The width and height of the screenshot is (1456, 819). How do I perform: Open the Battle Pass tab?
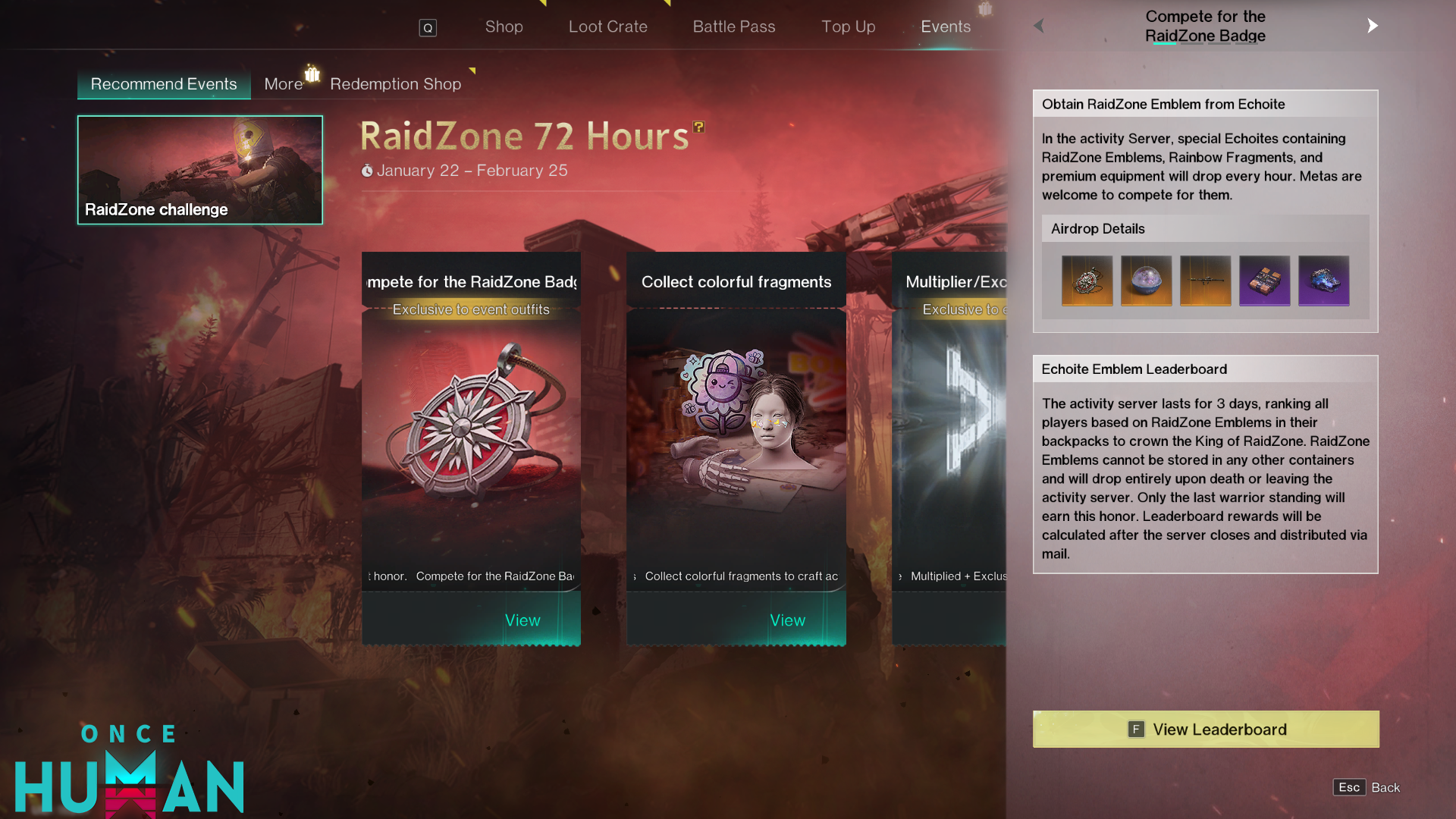pyautogui.click(x=733, y=27)
